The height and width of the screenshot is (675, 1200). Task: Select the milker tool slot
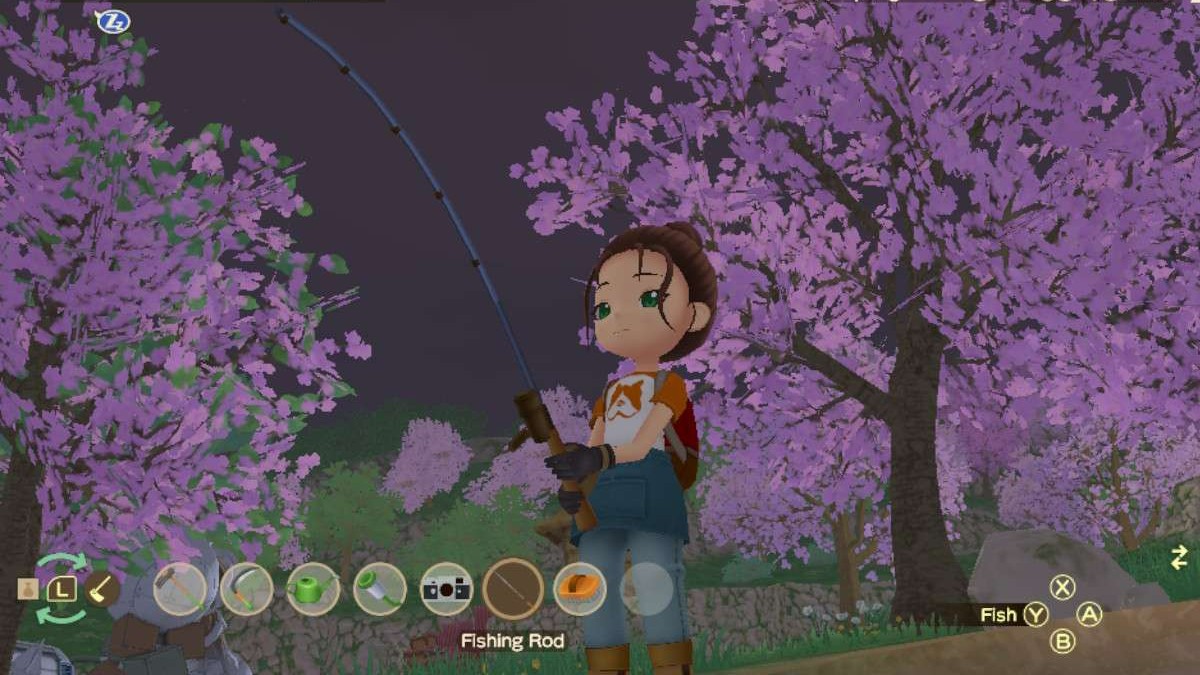click(x=380, y=588)
